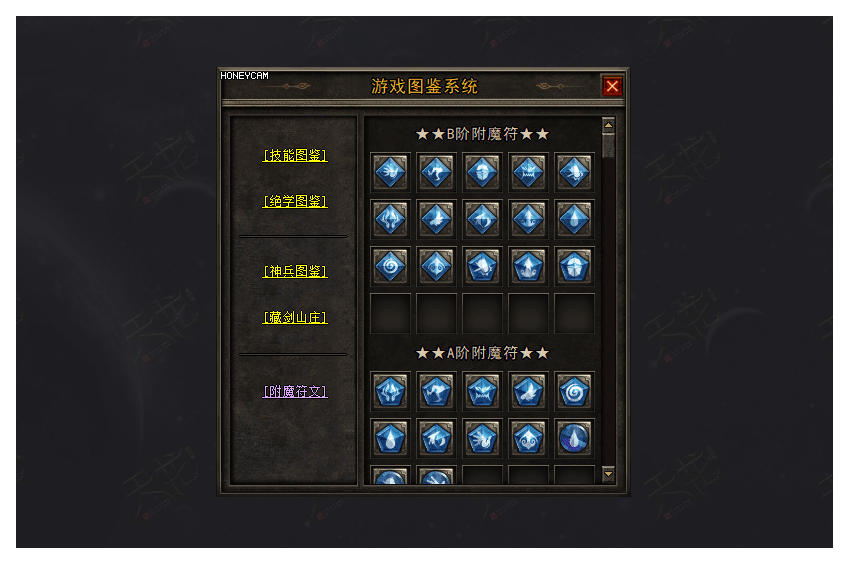Select the A-tier pentagon spiral rune

[575, 391]
